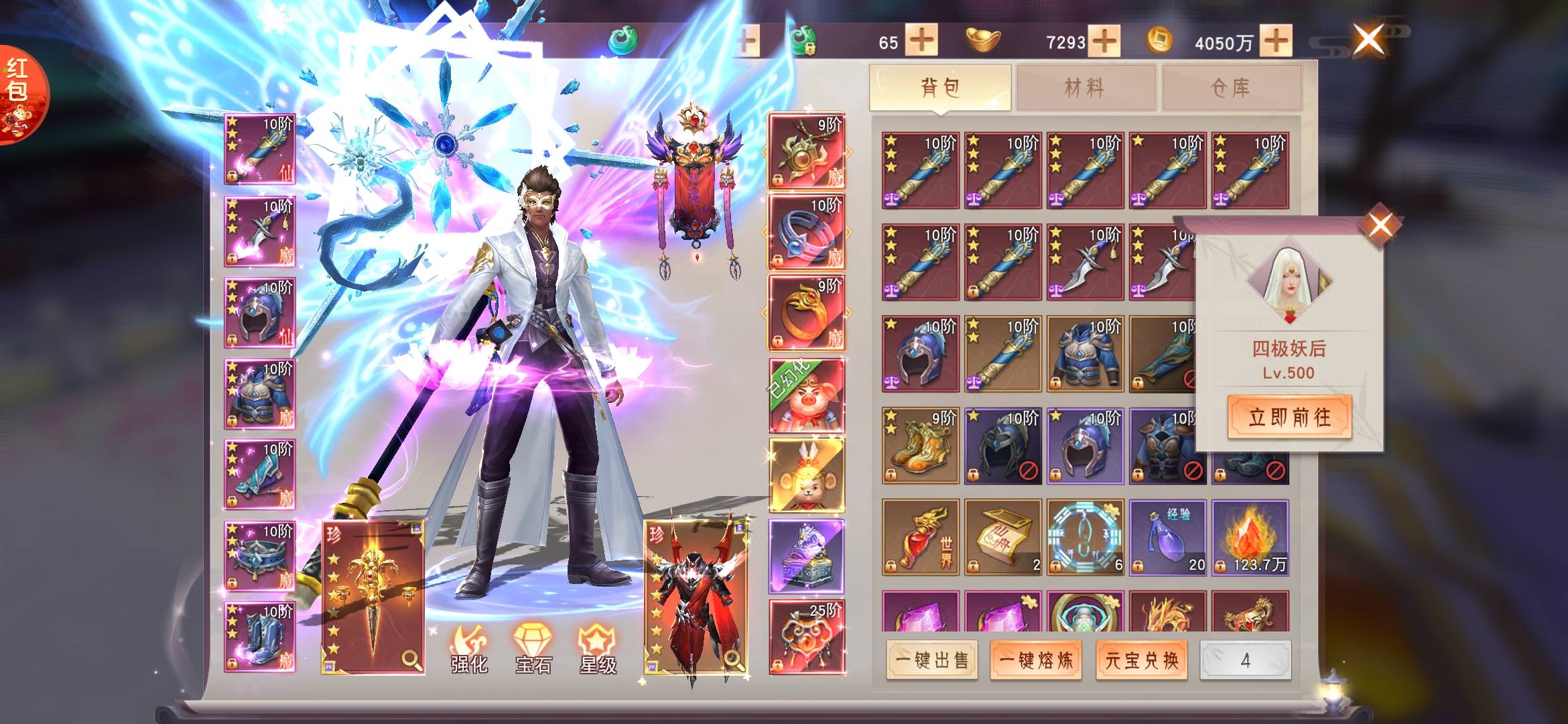Open the 星级 star-level icon

(598, 649)
